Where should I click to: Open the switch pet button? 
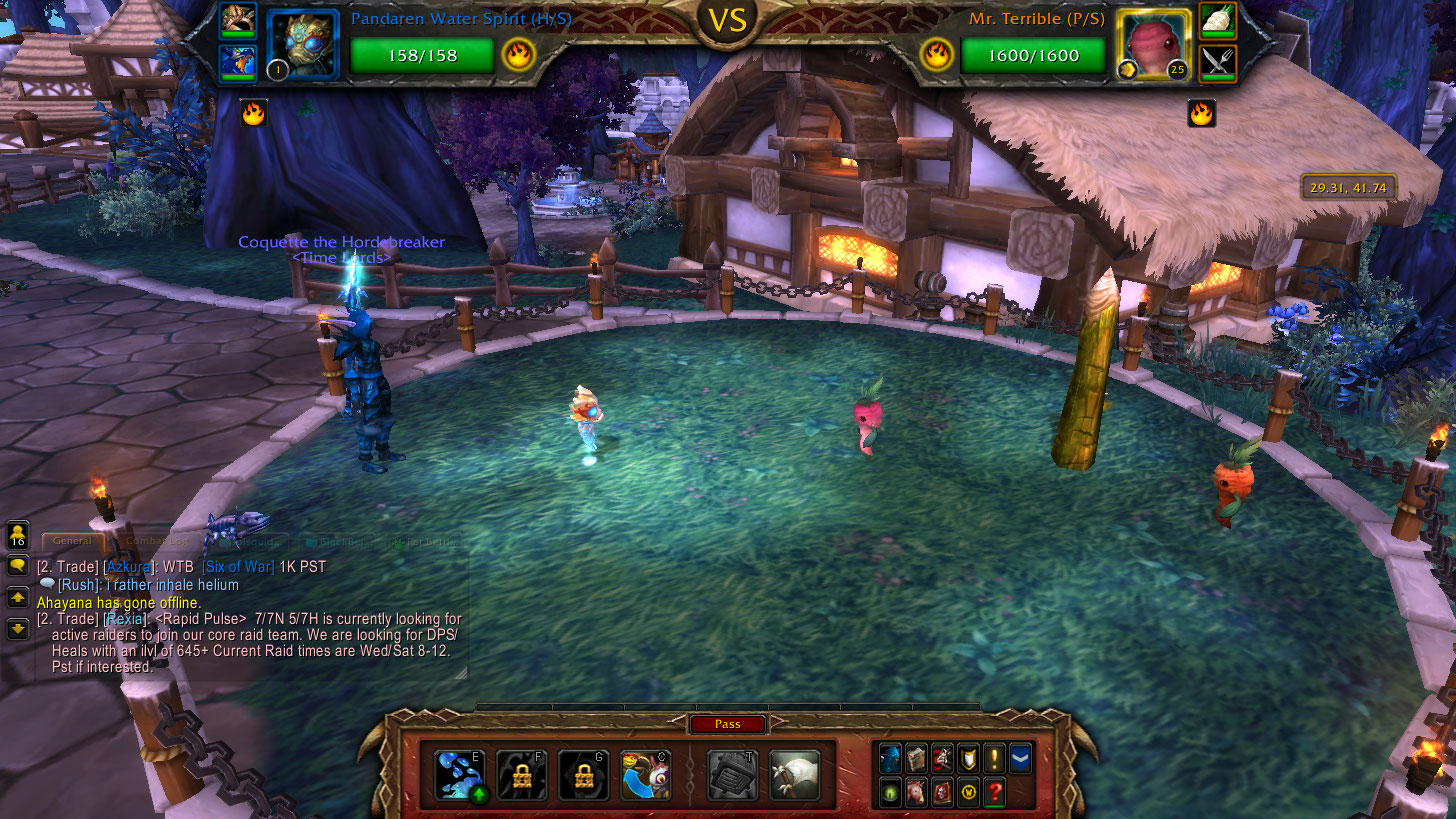[x=645, y=775]
